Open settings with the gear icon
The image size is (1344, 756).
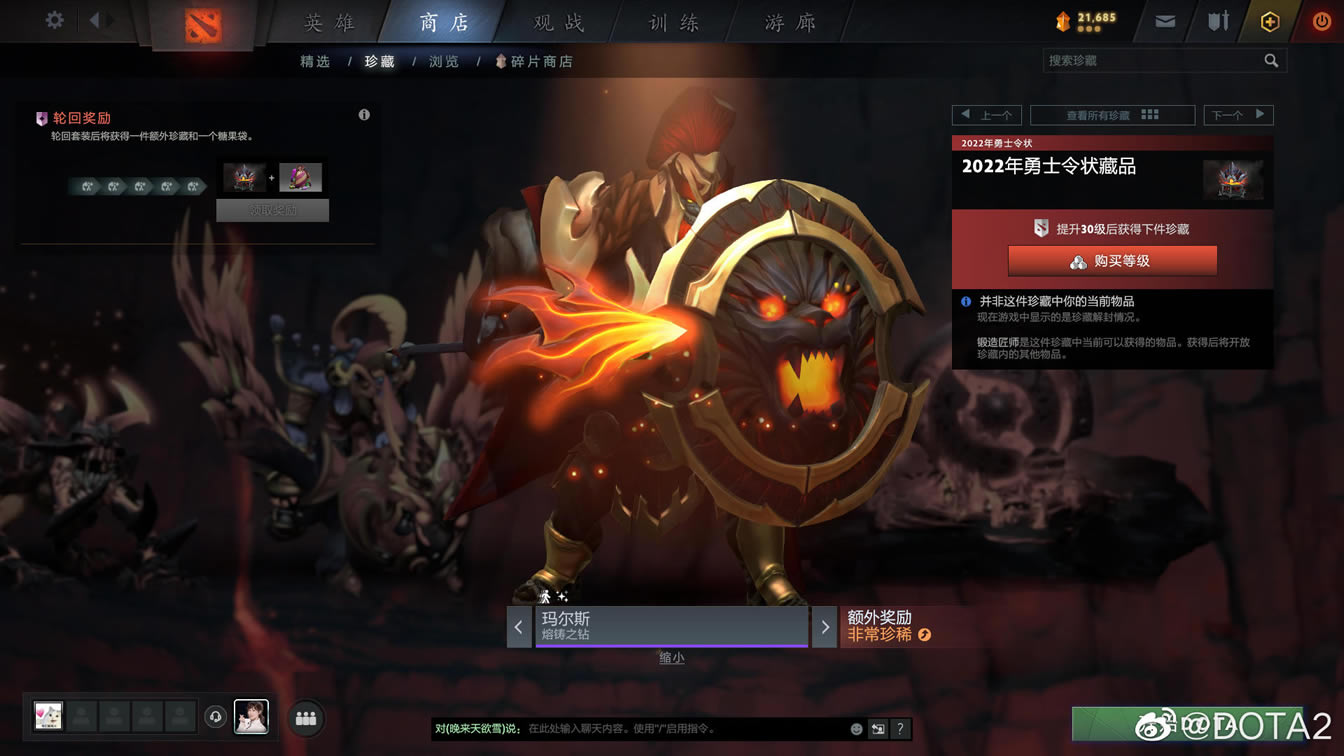click(x=53, y=18)
